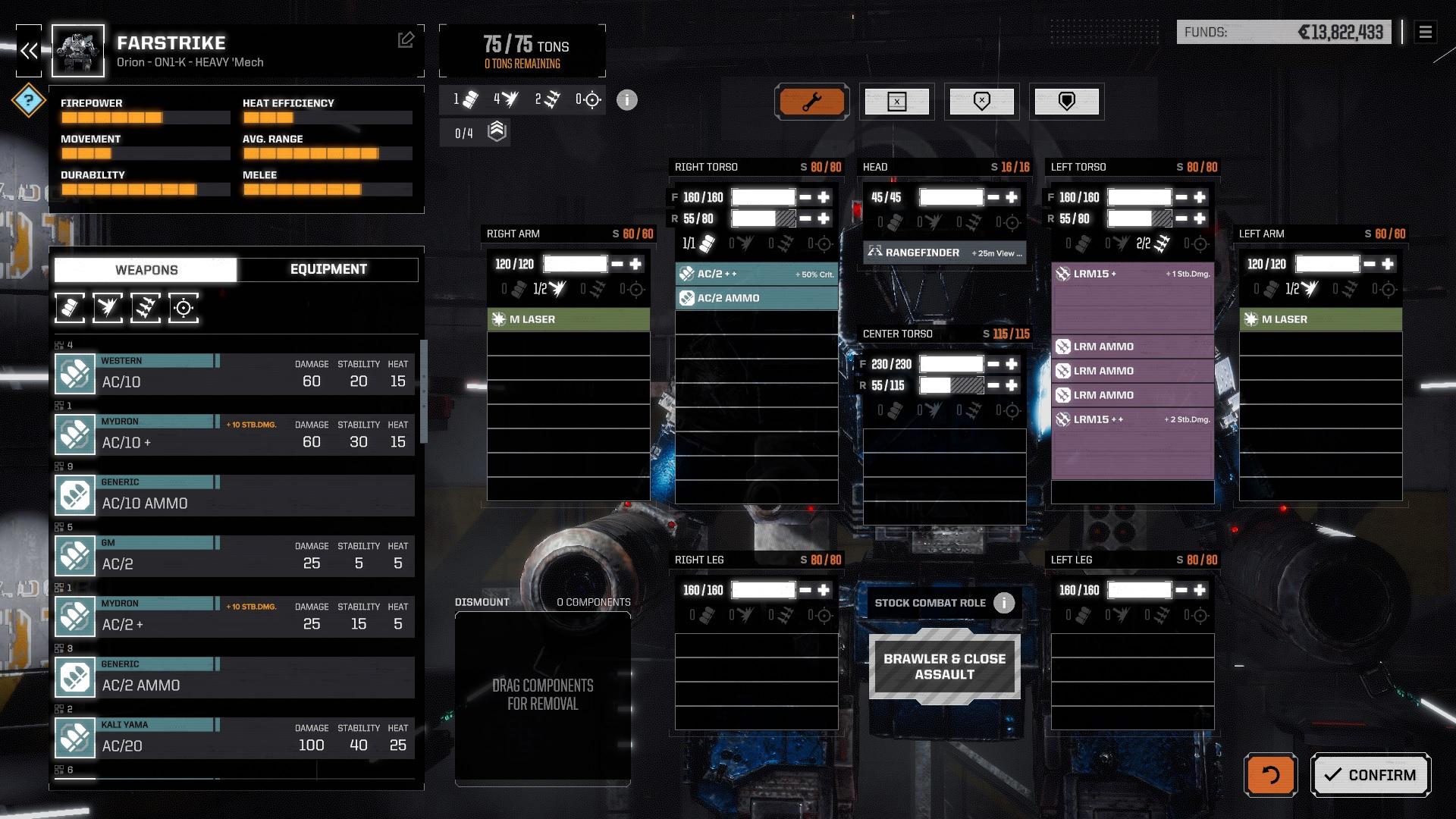Show info for Stock Combat Role
The height and width of the screenshot is (819, 1456).
tap(1004, 603)
